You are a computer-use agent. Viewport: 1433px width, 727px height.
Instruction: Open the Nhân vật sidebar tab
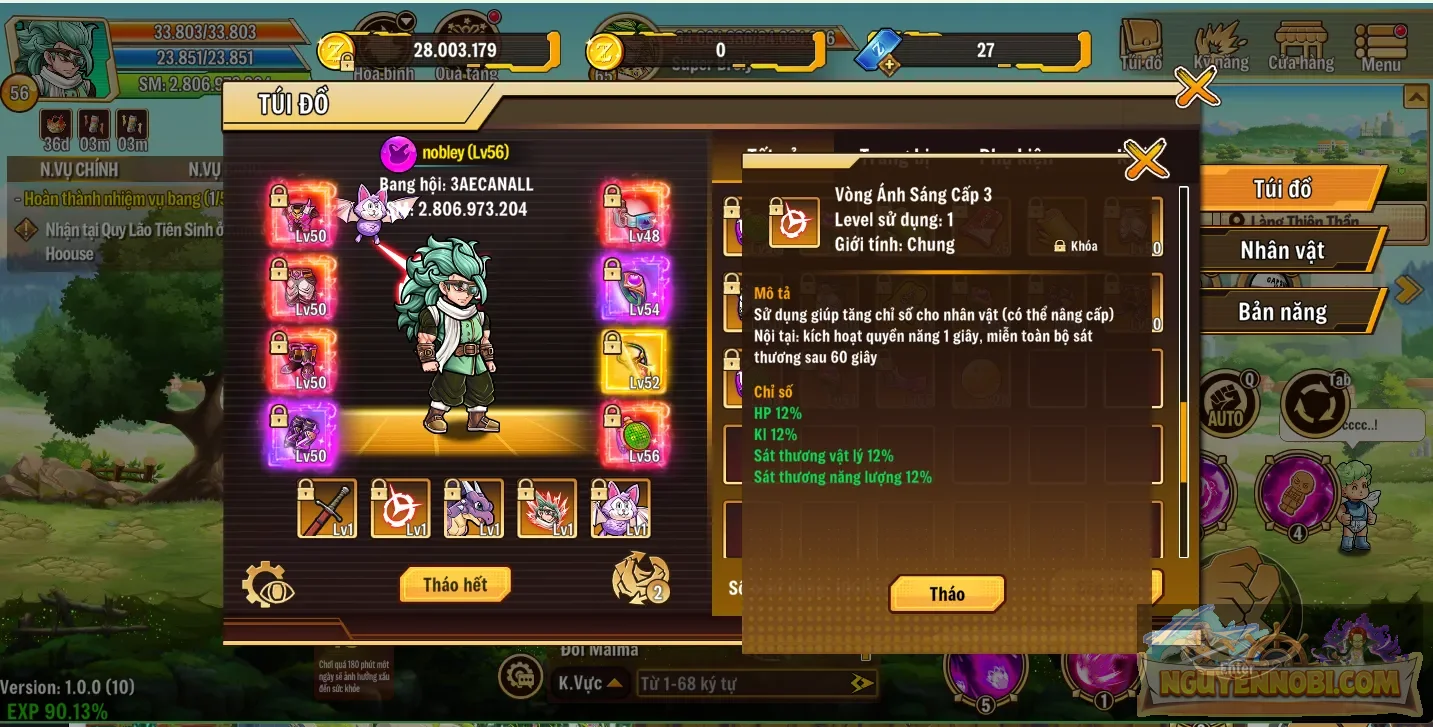point(1283,250)
